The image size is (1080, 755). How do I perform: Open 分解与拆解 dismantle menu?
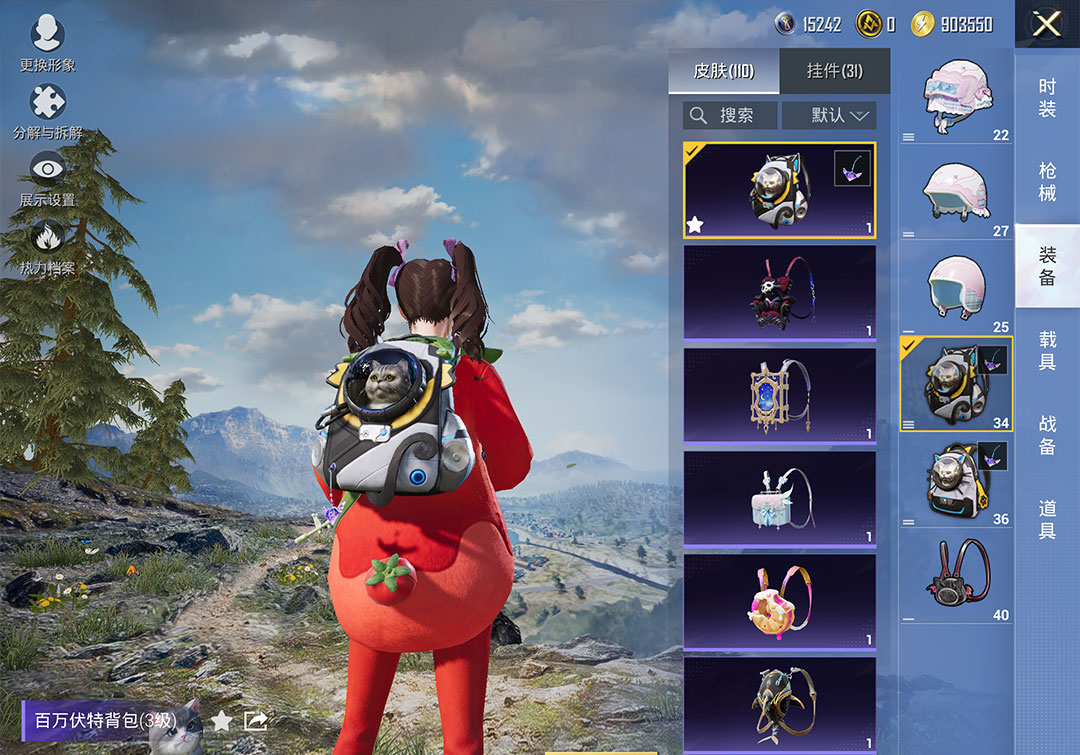coord(47,111)
